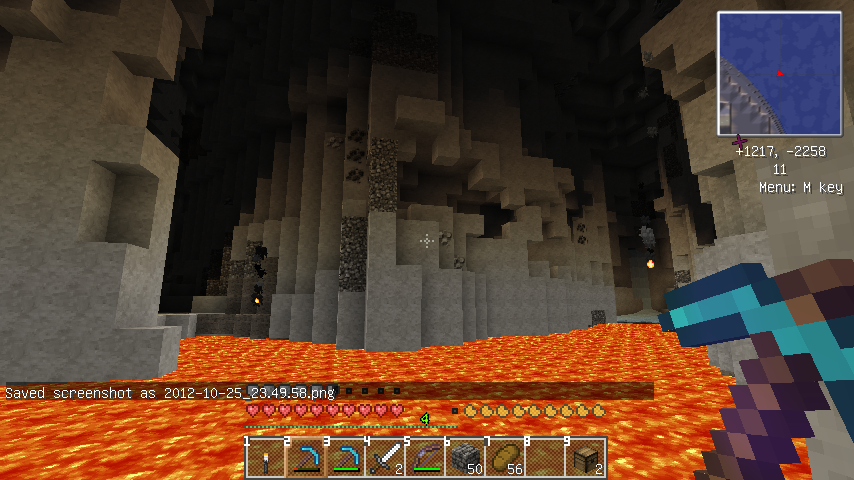Select the stone brick stack of 50
This screenshot has height=480, width=854.
(x=466, y=458)
